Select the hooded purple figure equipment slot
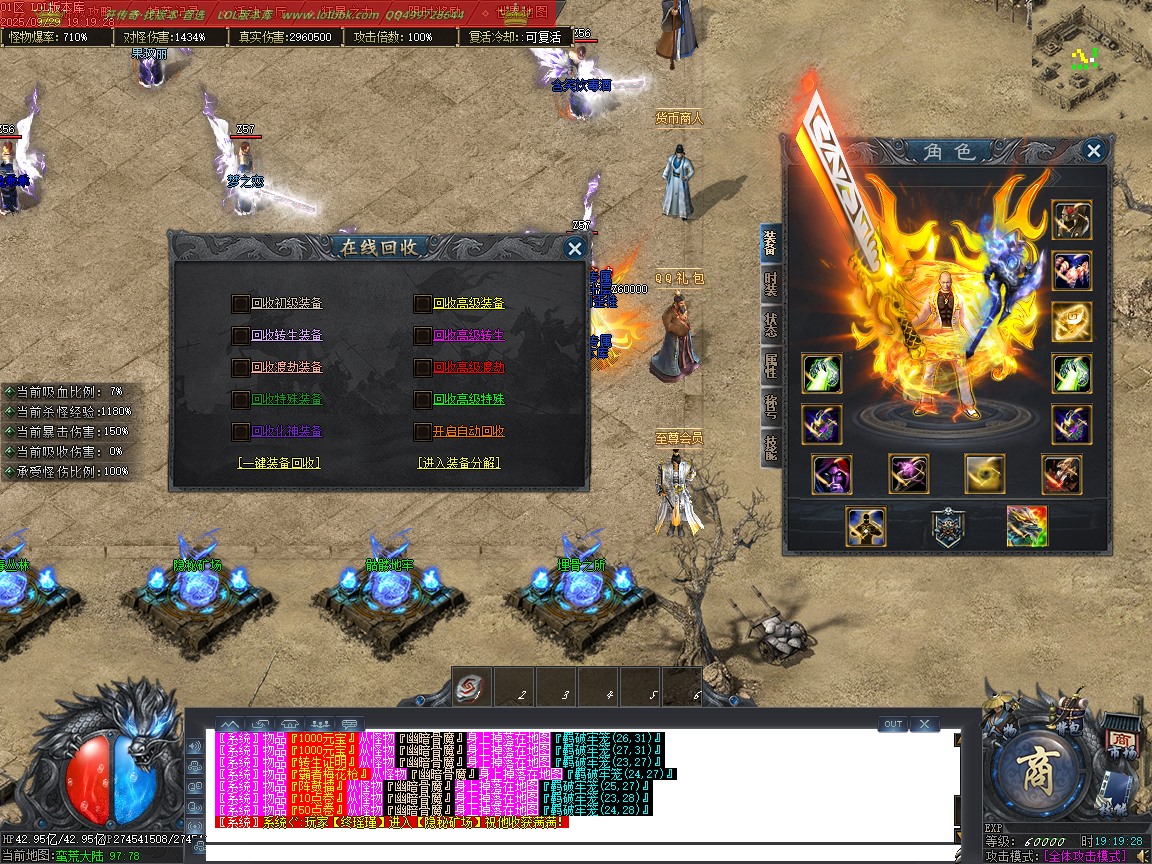Viewport: 1152px width, 864px height. pyautogui.click(x=832, y=474)
